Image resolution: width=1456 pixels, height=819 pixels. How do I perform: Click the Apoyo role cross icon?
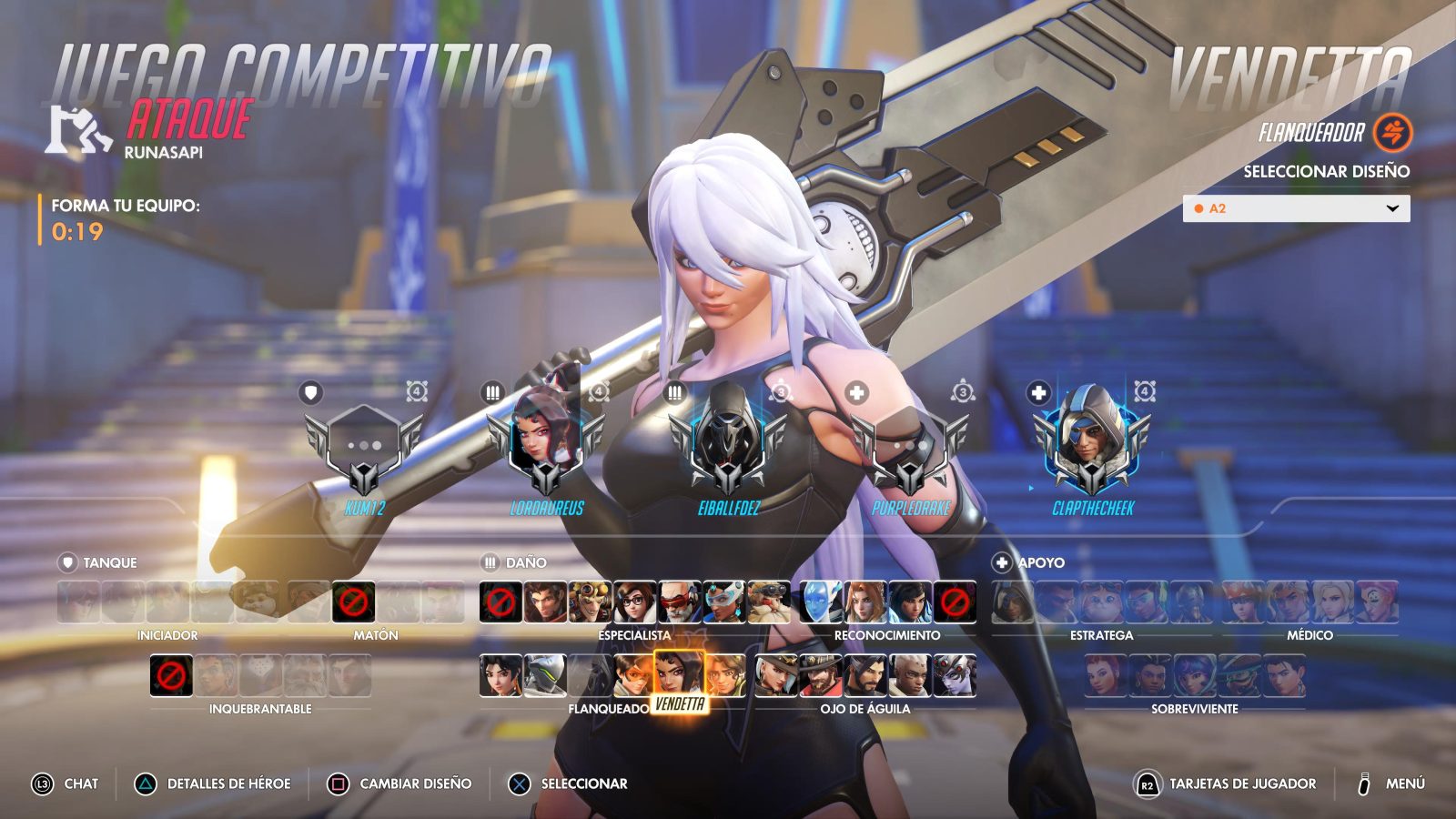[1004, 562]
